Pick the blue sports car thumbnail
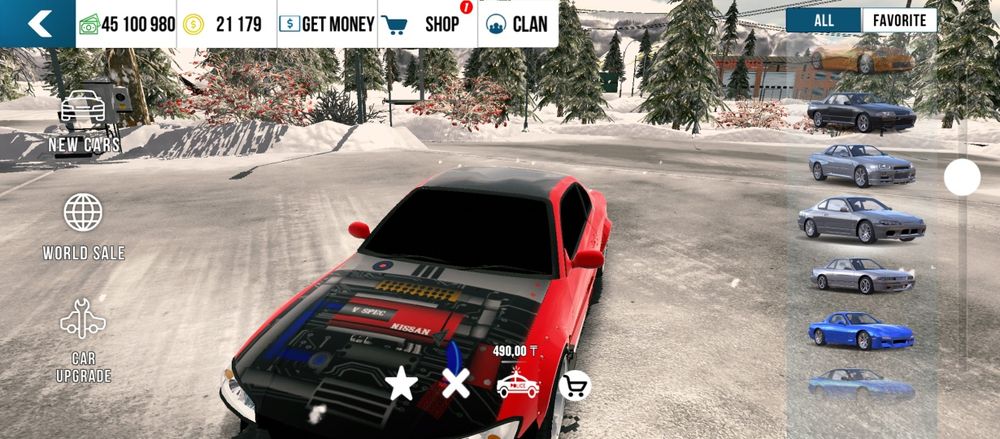Viewport: 1000px width, 439px height. click(860, 329)
